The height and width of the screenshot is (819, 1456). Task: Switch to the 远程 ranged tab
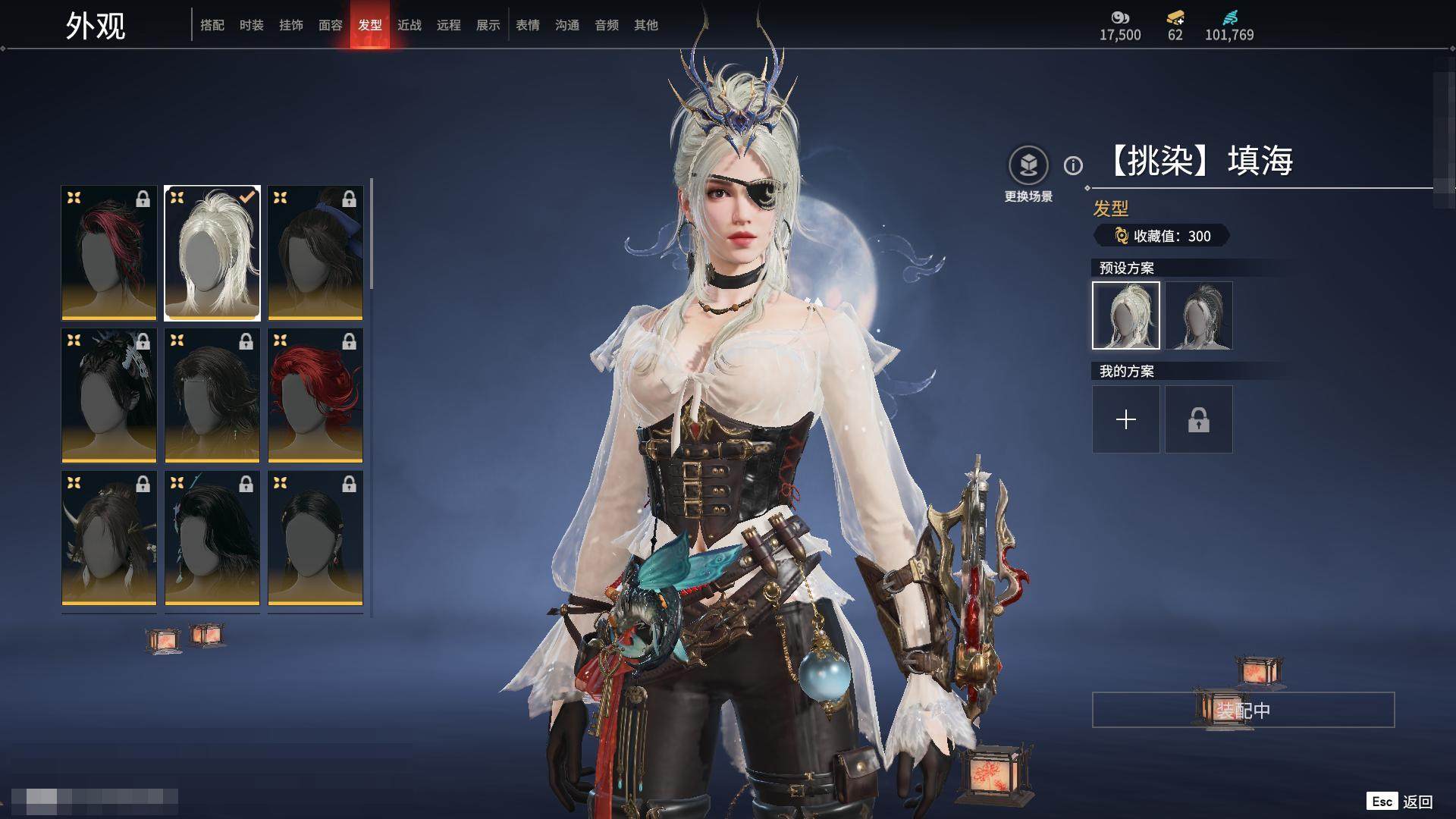[x=449, y=25]
